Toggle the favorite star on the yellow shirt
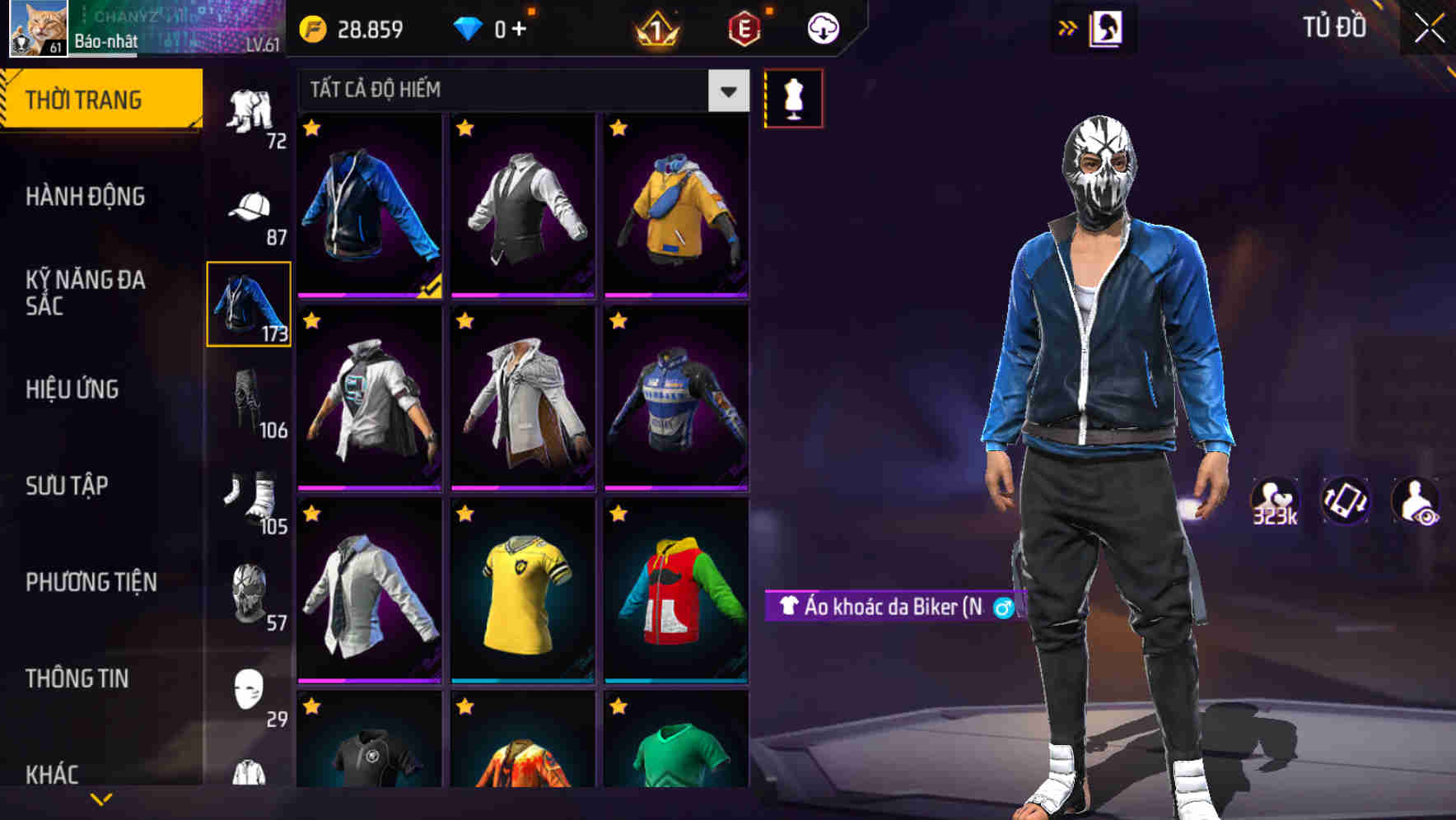 466,513
